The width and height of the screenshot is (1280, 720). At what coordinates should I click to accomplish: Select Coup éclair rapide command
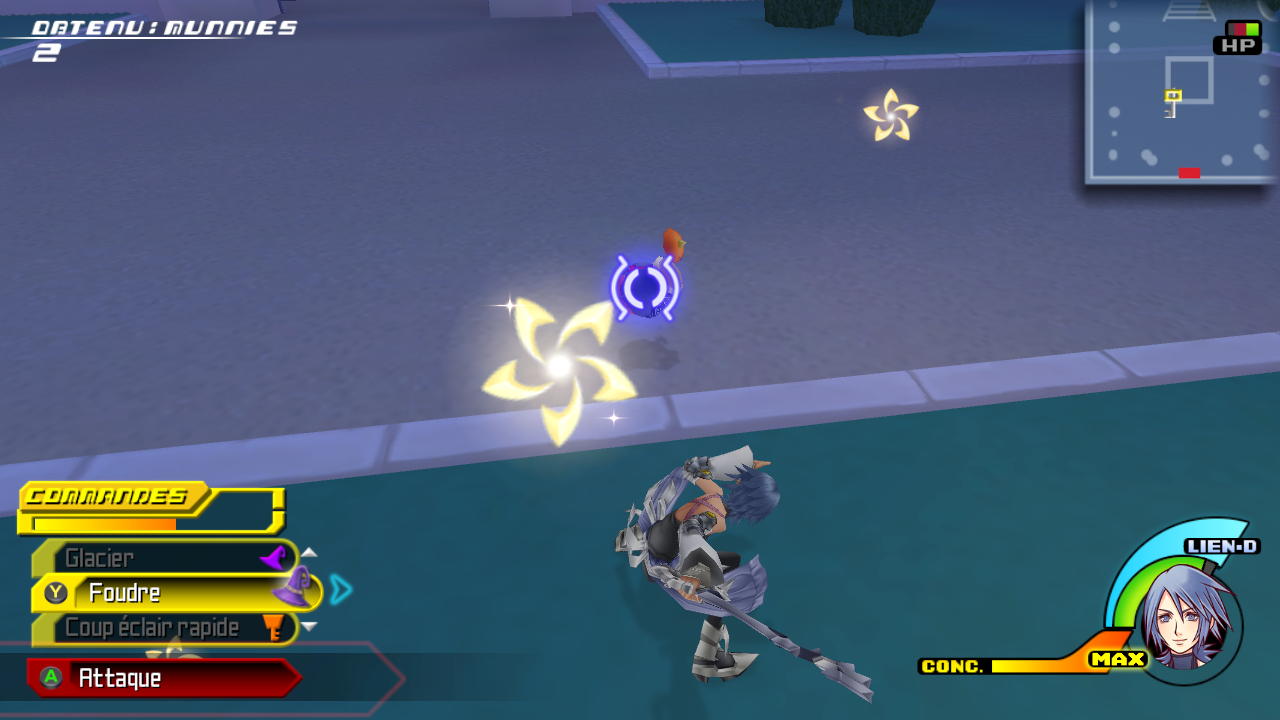click(165, 628)
